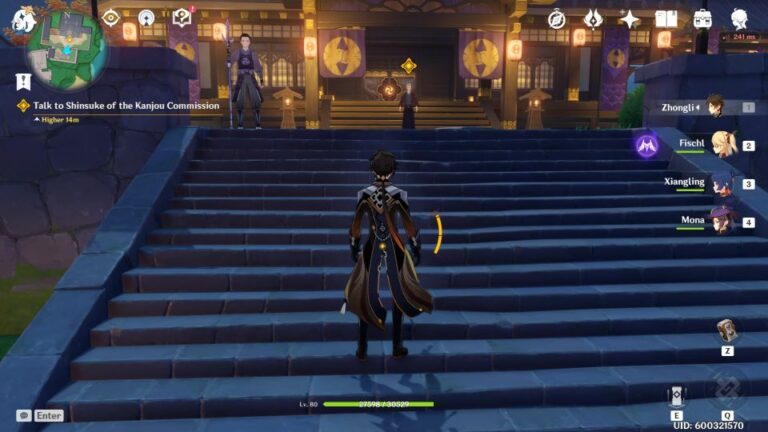This screenshot has width=768, height=432.
Task: Open the Adventurer Handbook book icon
Action: tap(666, 19)
